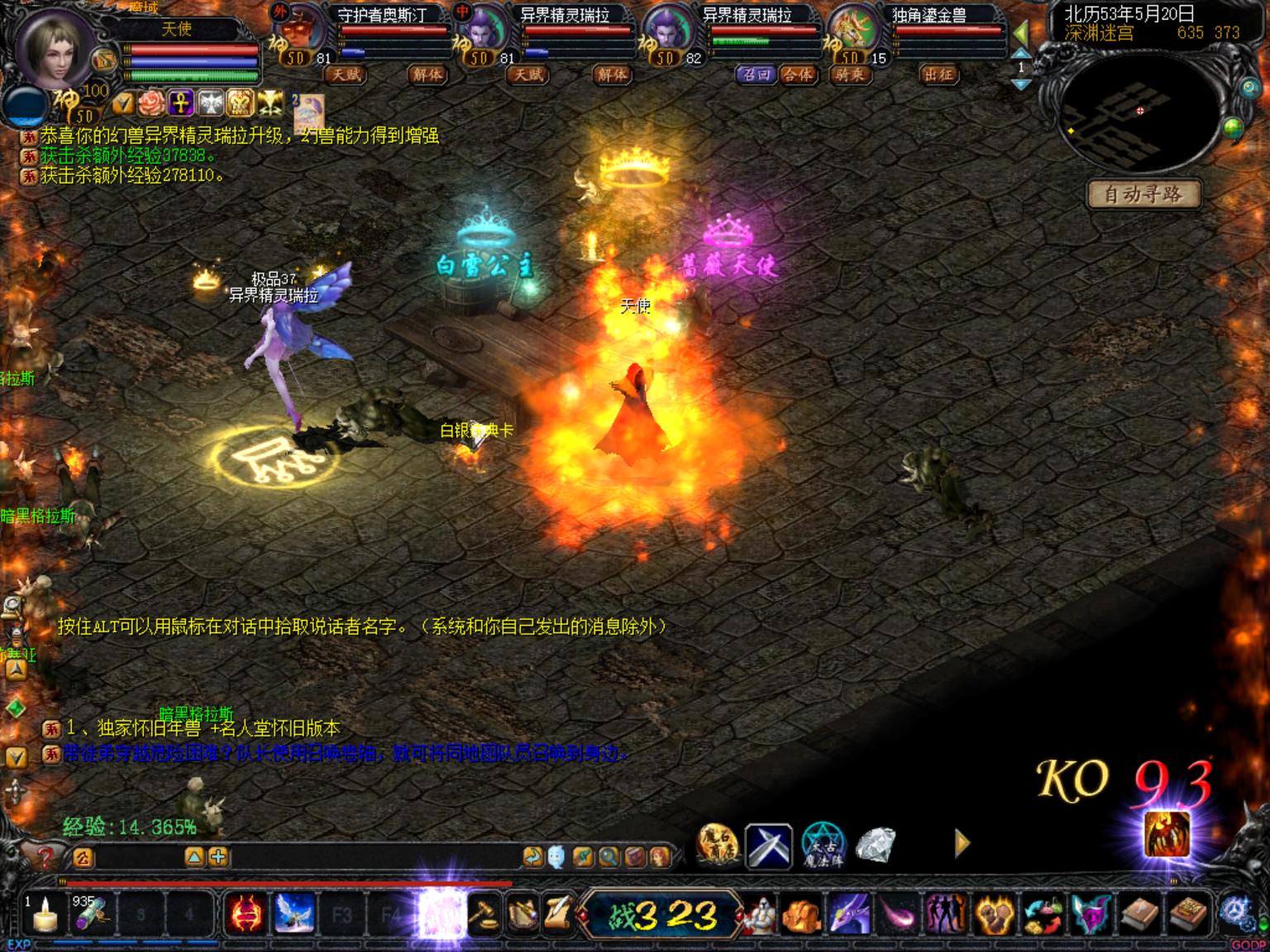Activate the winged angel skill
The height and width of the screenshot is (952, 1270).
tap(294, 915)
